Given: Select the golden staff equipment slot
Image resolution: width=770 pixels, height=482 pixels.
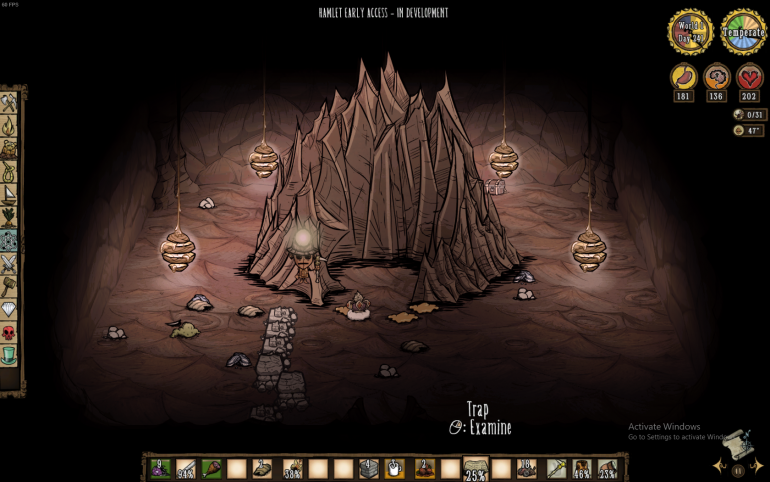Looking at the screenshot, I should [x=554, y=468].
